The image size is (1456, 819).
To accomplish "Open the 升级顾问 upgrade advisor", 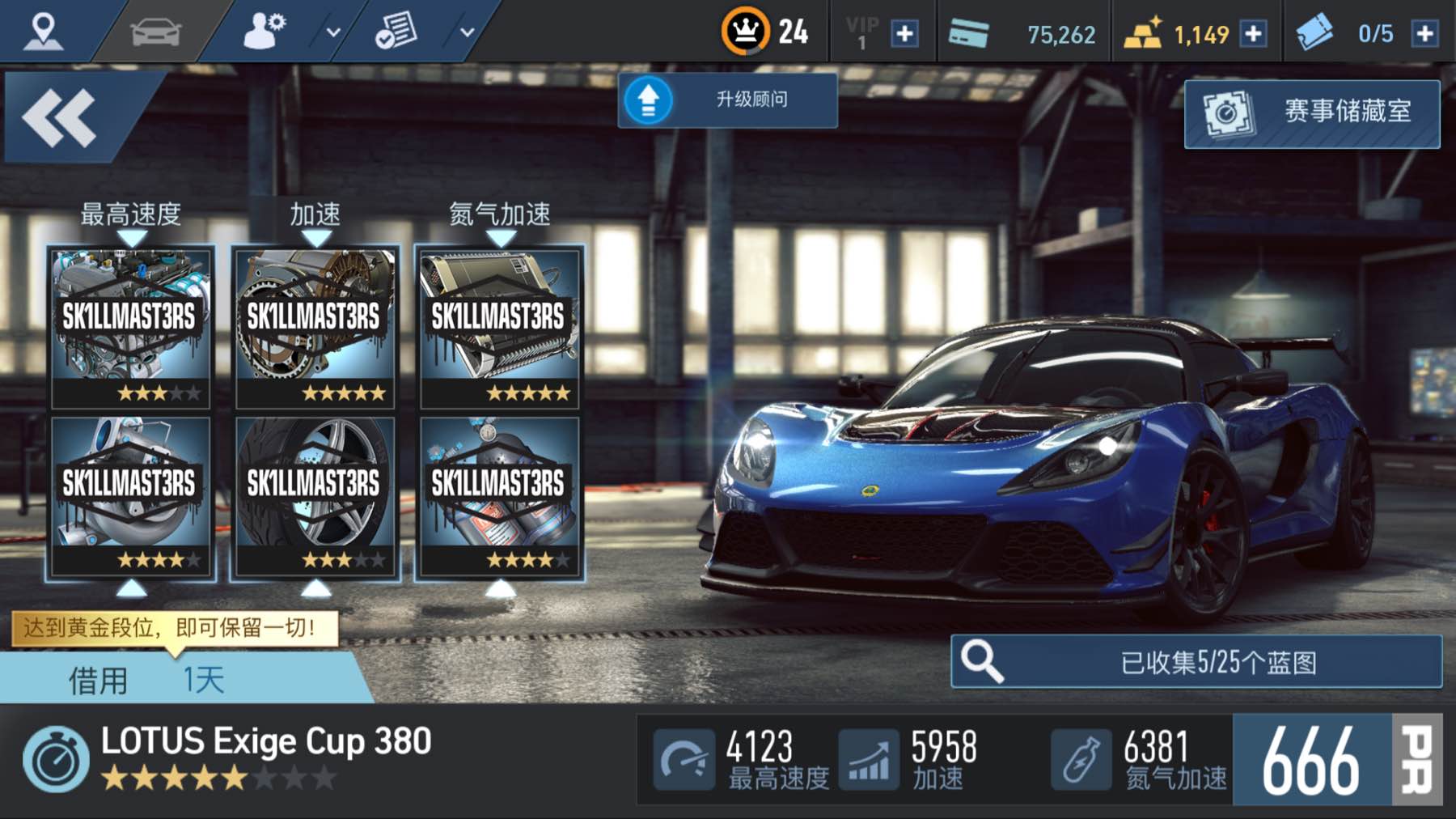I will click(x=727, y=100).
